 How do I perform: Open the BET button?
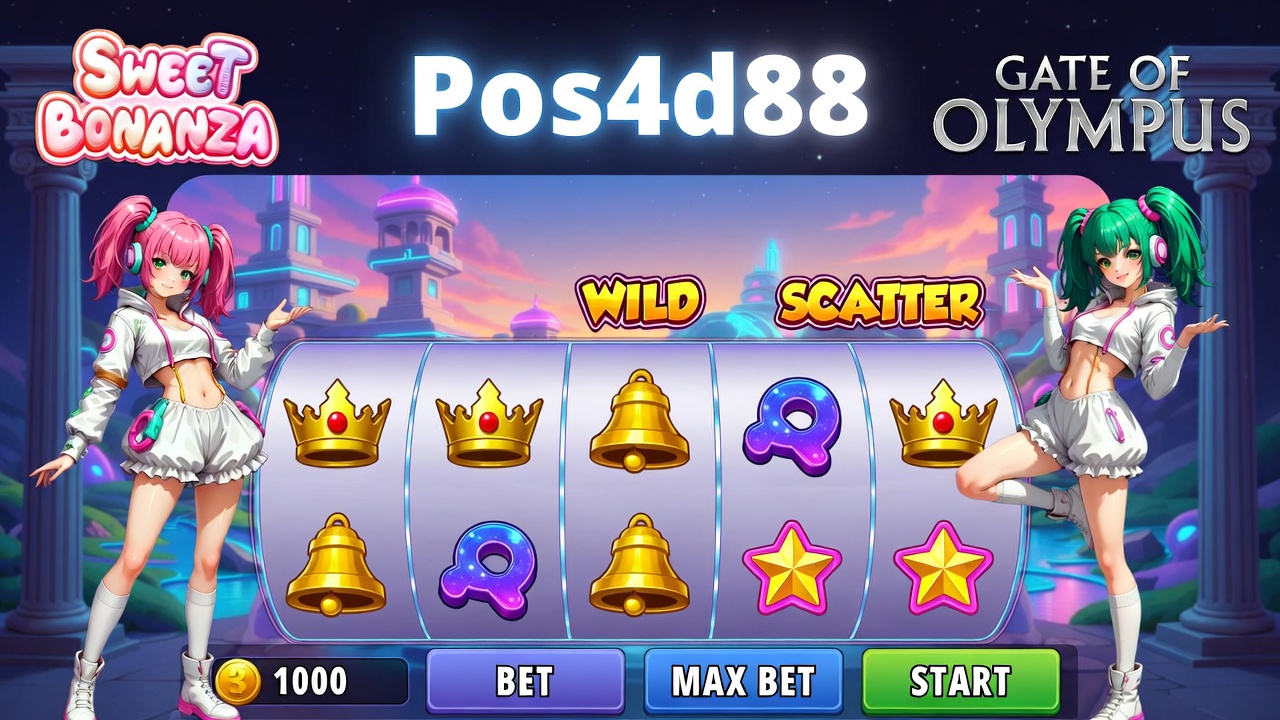click(x=525, y=681)
